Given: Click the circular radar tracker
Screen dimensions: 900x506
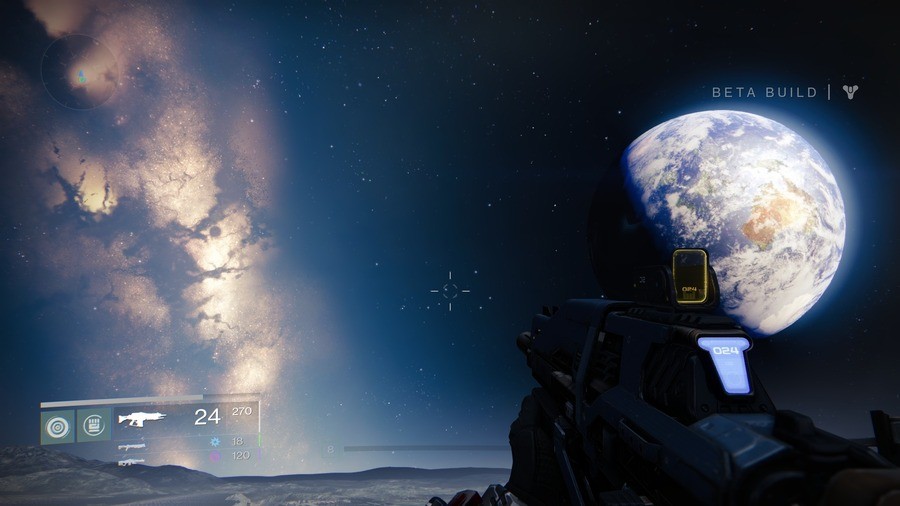Looking at the screenshot, I should coord(79,72).
